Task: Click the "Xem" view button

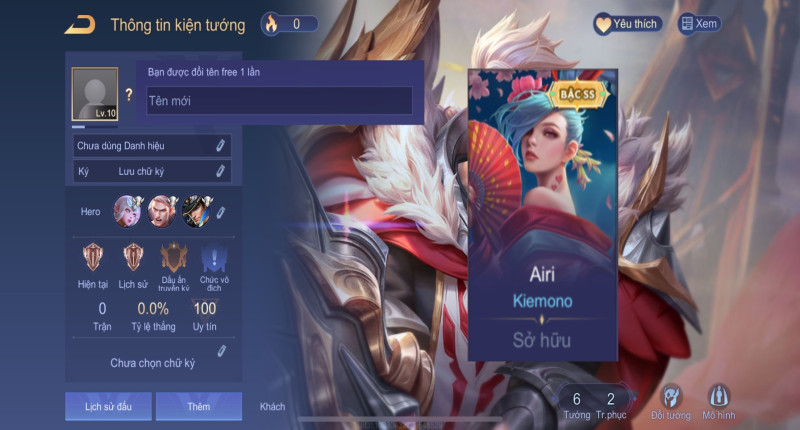Action: [x=699, y=23]
